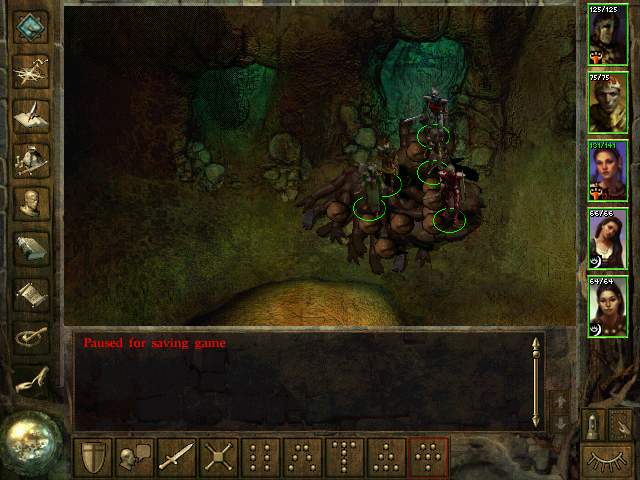Open the party inventory screen
Viewport: 640px width, 480px height.
31,159
